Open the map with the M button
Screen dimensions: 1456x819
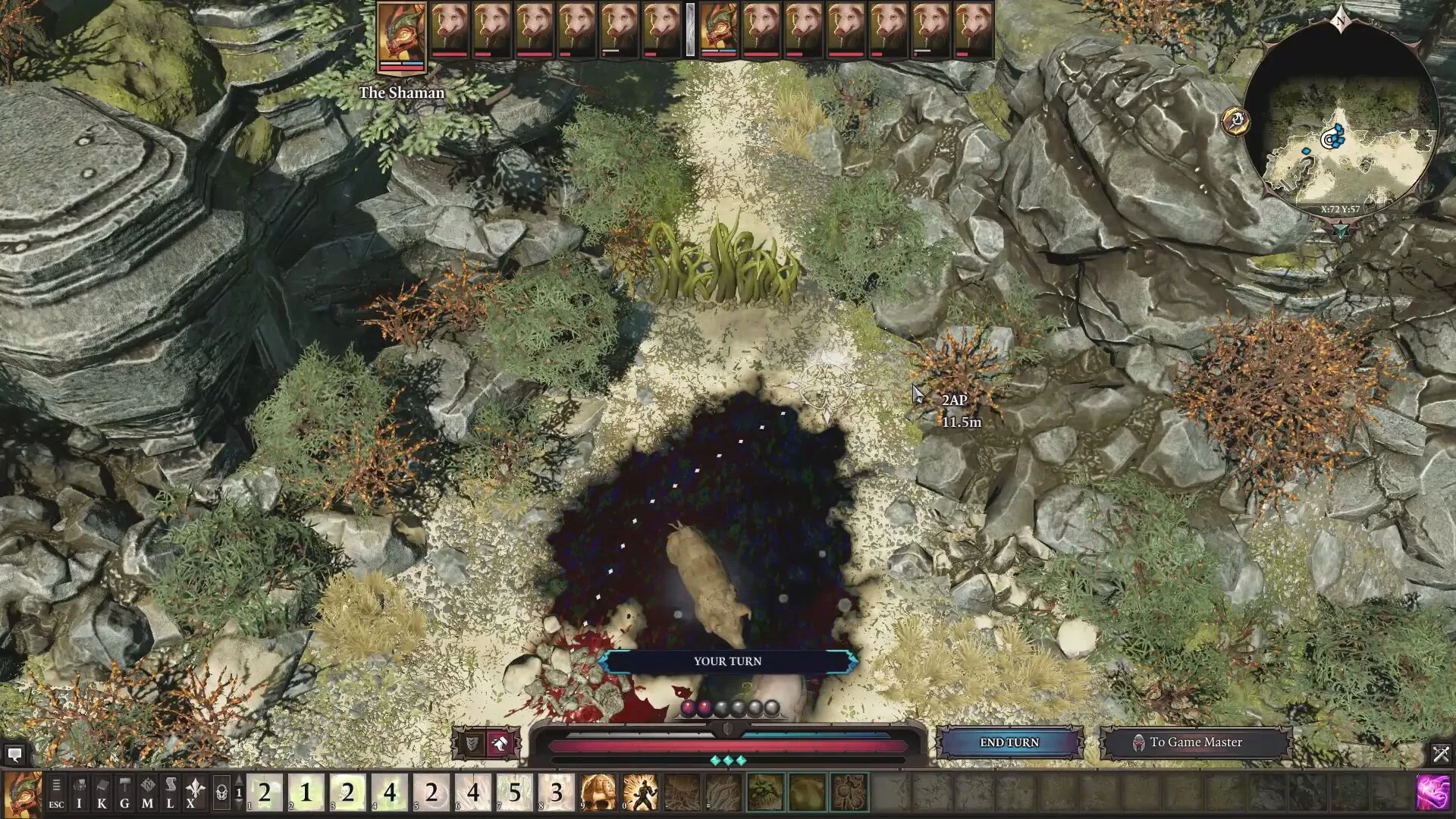(x=148, y=793)
